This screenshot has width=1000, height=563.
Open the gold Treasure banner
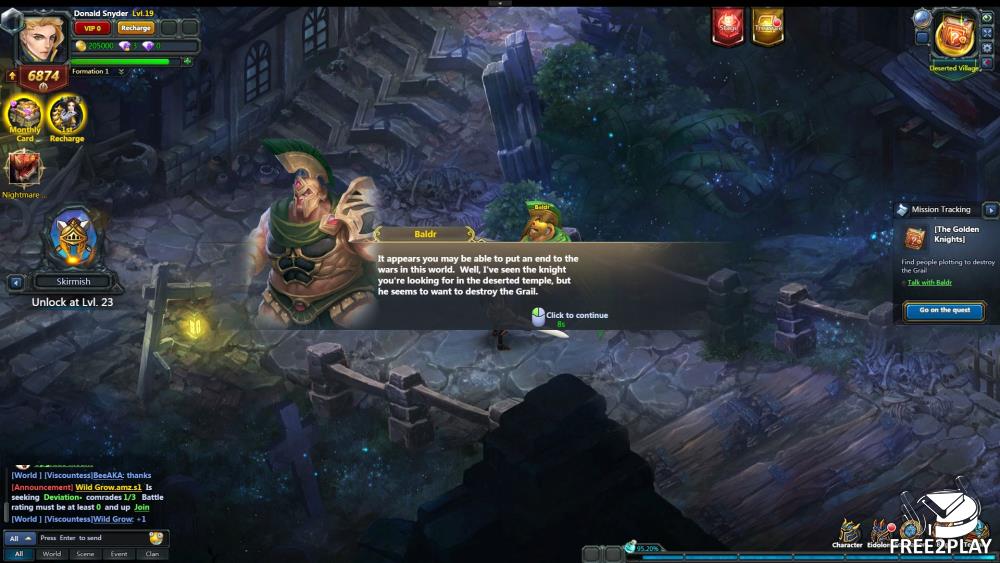[768, 27]
